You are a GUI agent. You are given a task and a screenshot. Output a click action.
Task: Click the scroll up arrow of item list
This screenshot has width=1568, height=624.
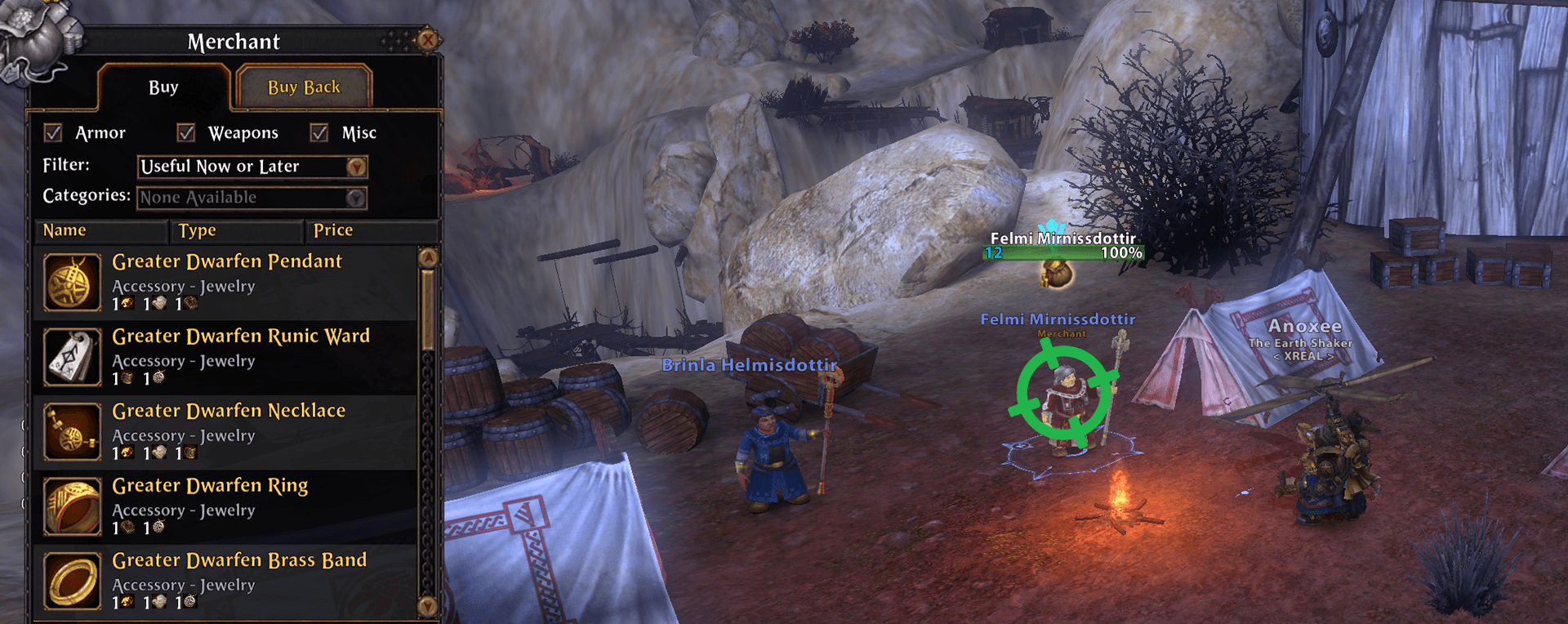(x=429, y=258)
